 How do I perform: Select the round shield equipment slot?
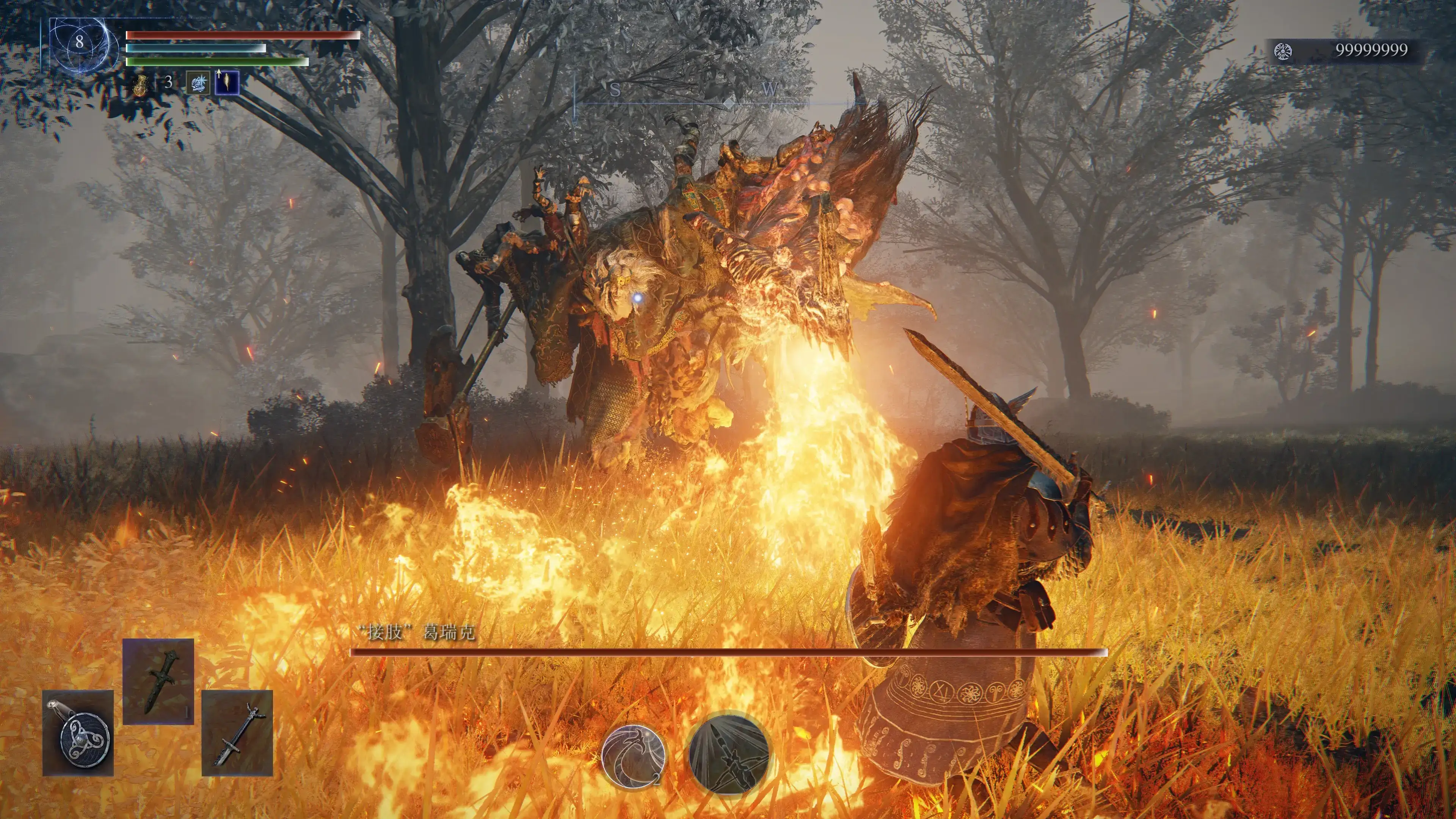pos(78,733)
